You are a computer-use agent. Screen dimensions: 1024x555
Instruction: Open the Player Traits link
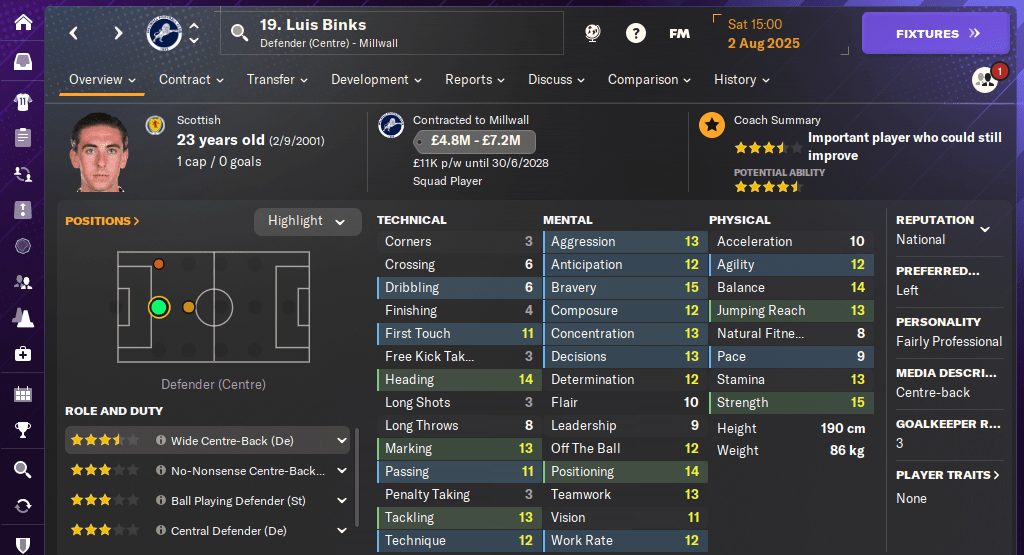tap(947, 475)
